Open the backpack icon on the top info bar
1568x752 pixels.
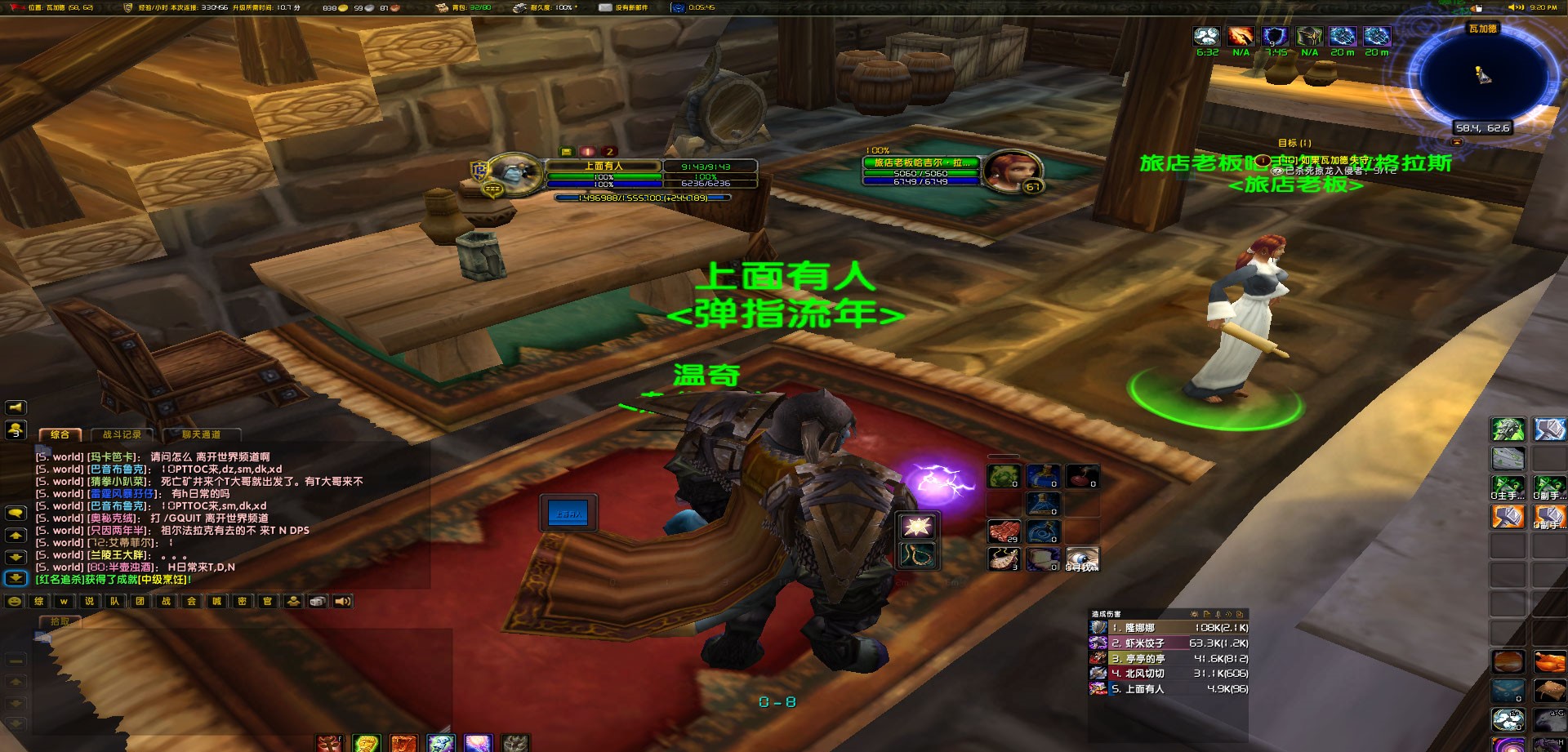pos(442,8)
